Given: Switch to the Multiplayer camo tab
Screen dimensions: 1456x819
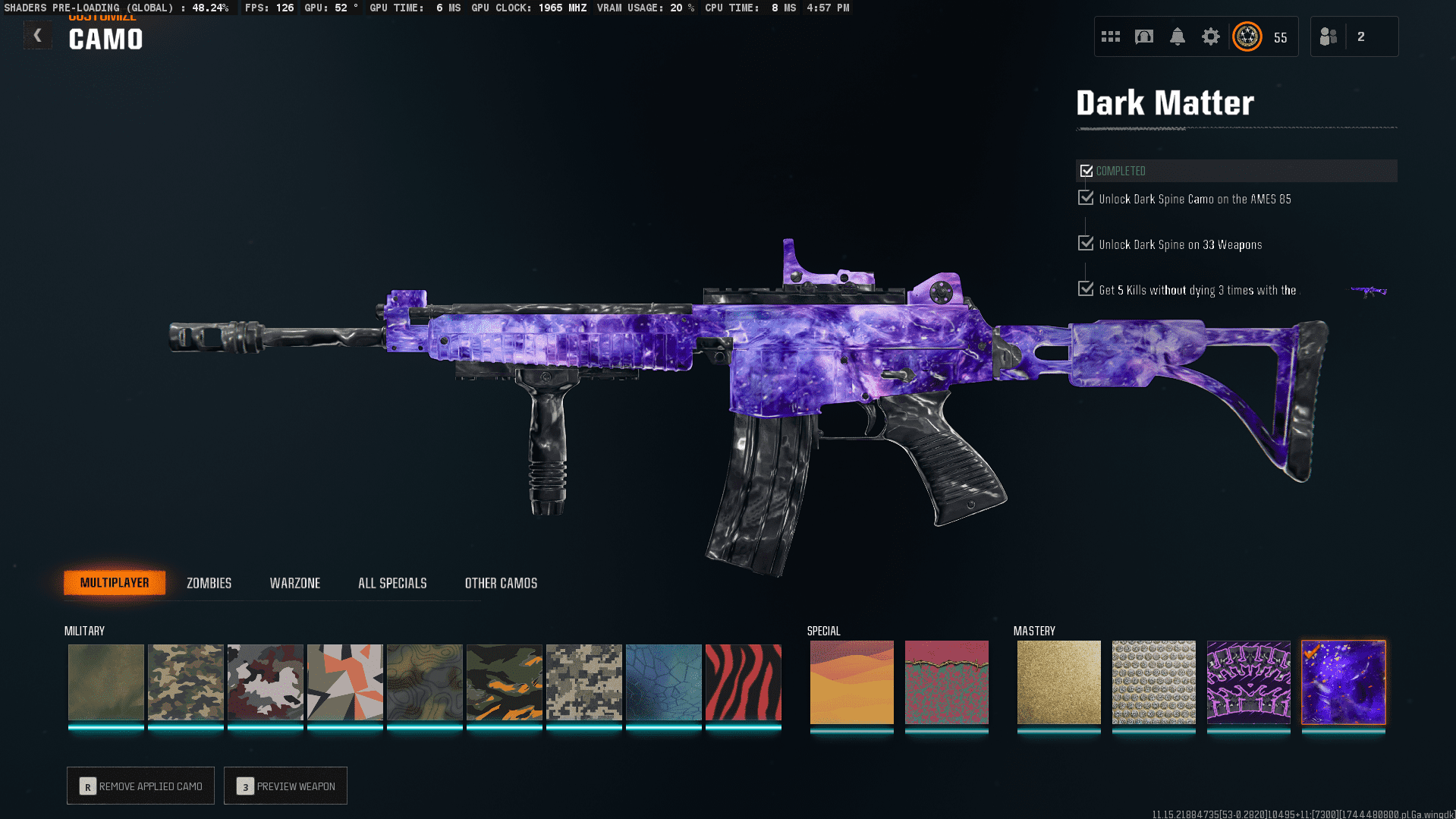Looking at the screenshot, I should pos(115,583).
